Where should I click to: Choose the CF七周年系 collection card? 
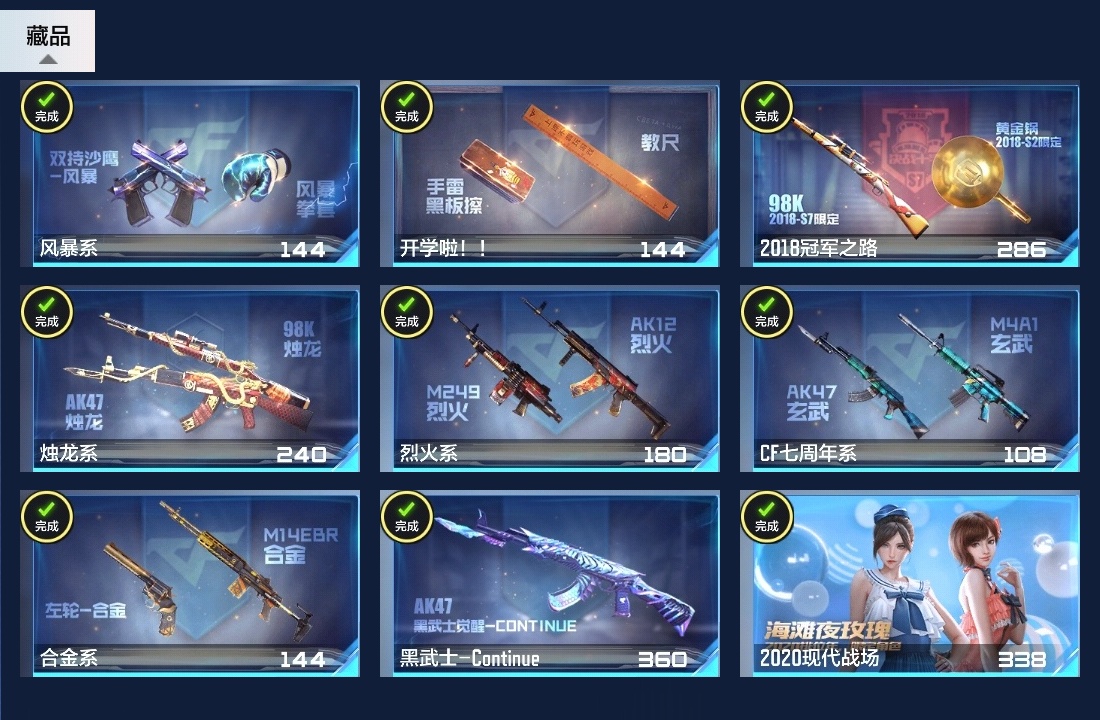pos(910,380)
